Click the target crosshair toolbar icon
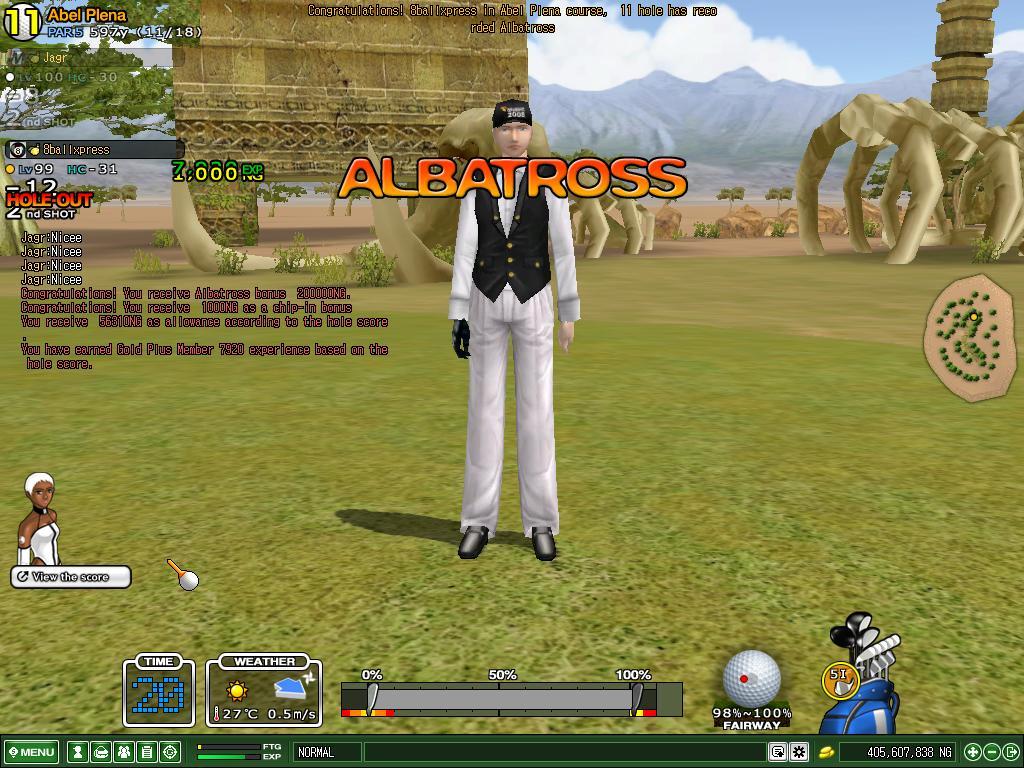Screen dimensions: 1024x768 [x=170, y=752]
